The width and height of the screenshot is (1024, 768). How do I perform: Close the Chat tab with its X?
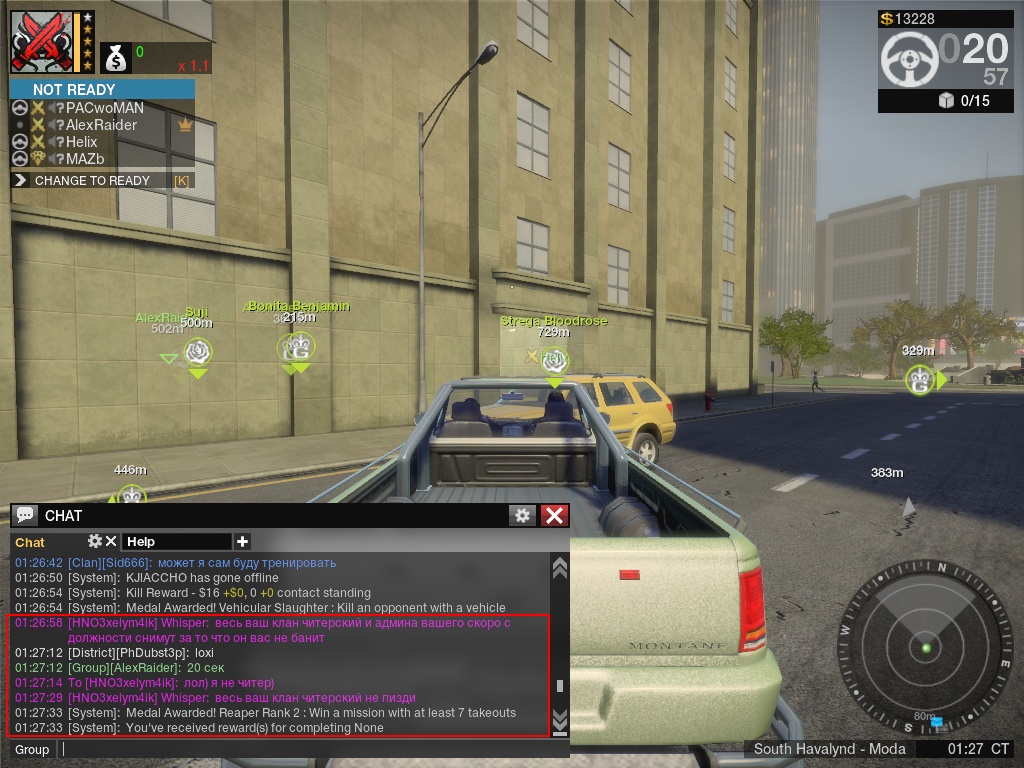111,541
